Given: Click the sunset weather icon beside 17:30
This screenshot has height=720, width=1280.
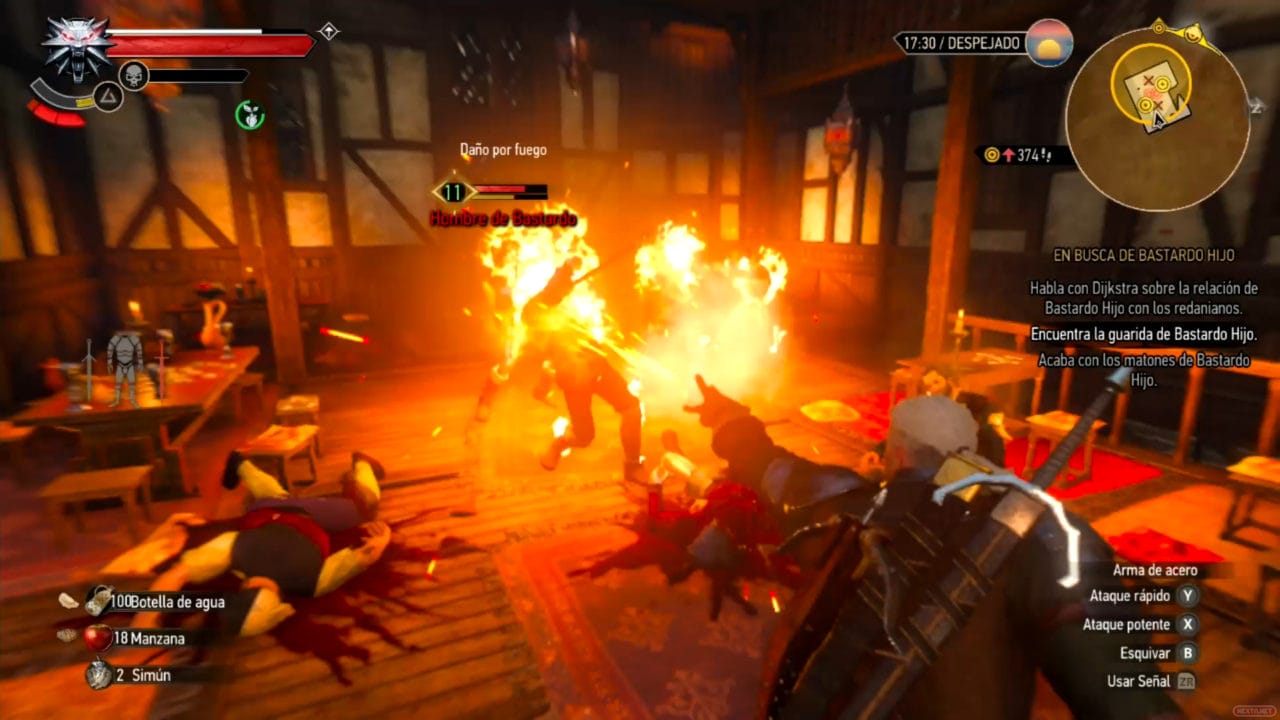Looking at the screenshot, I should click(x=1049, y=43).
